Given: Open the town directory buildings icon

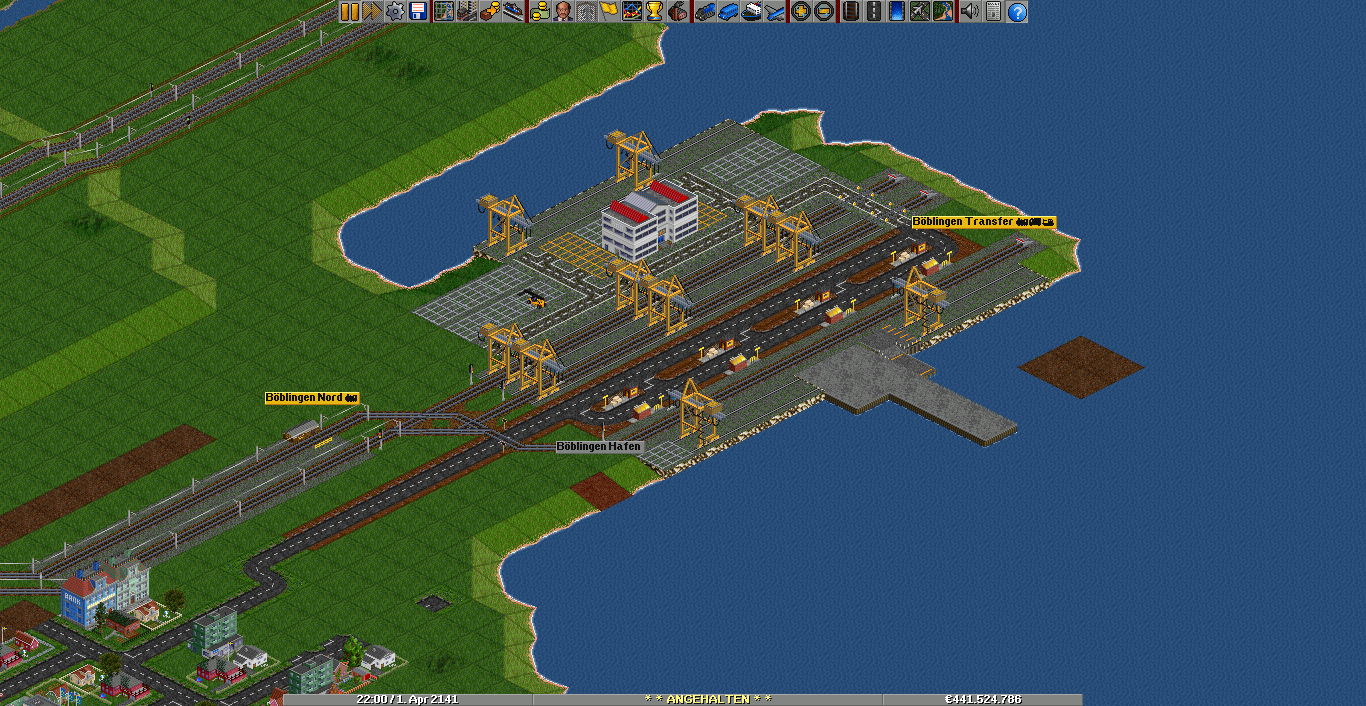Looking at the screenshot, I should click(466, 12).
